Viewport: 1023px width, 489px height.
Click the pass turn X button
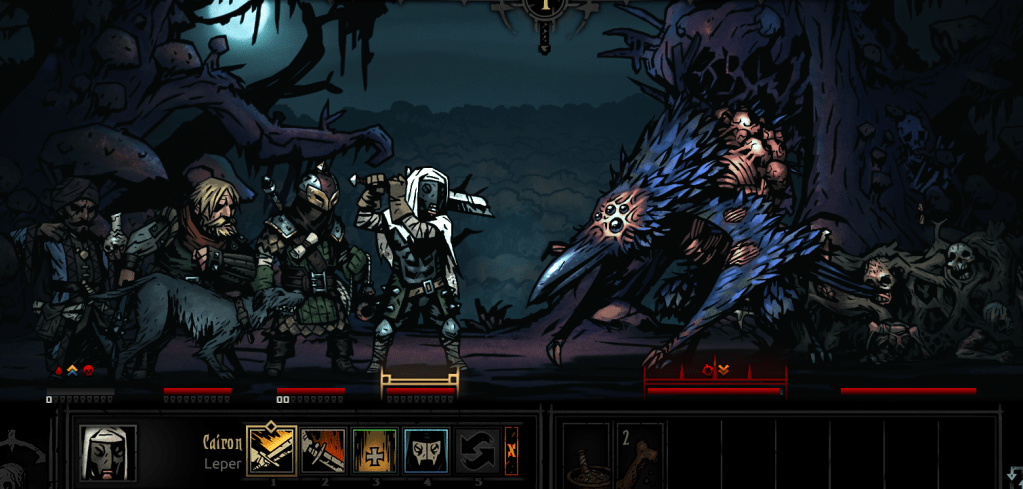511,450
